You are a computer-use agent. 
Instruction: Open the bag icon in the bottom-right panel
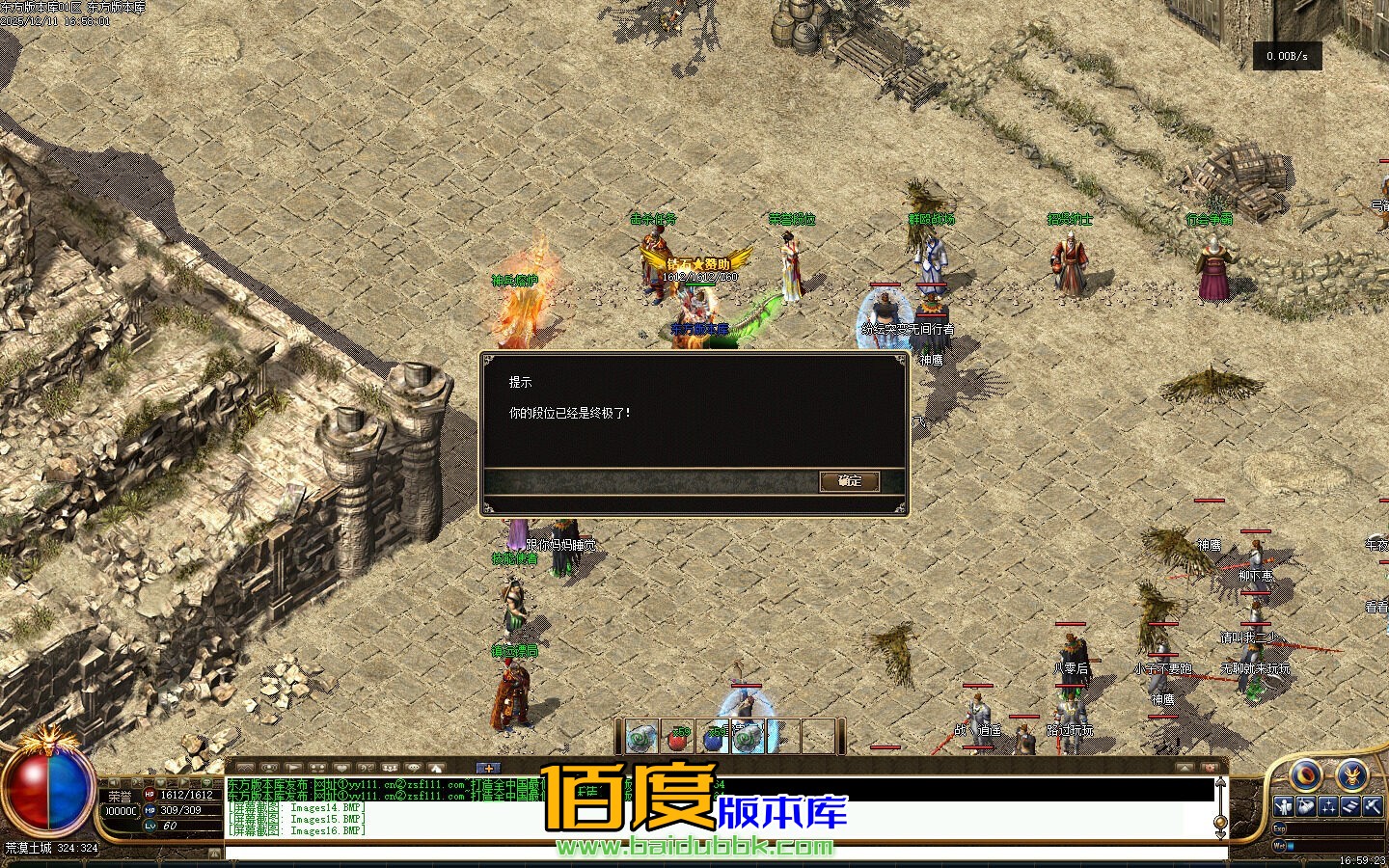pos(1305,806)
